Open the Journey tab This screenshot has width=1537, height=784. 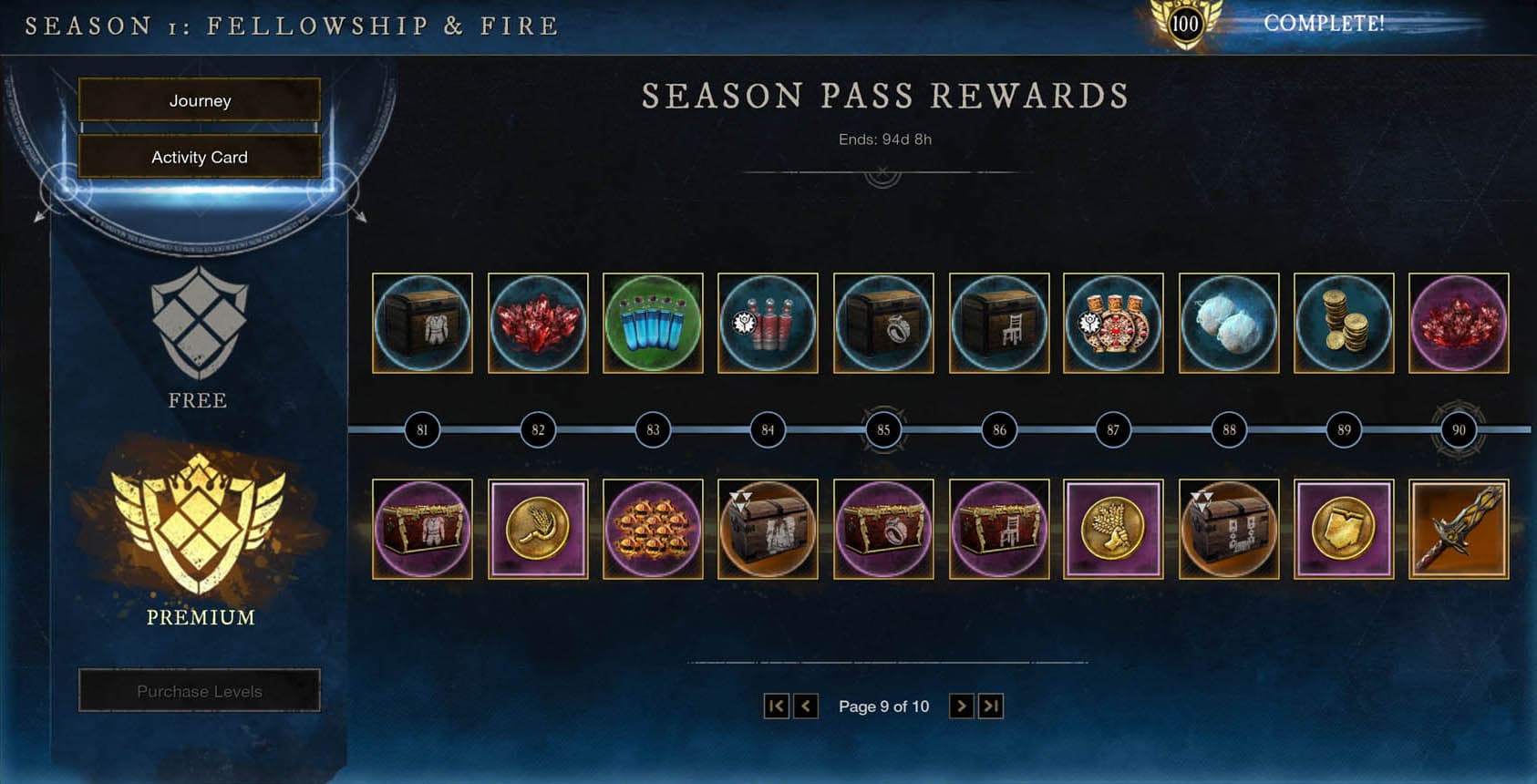click(x=199, y=100)
